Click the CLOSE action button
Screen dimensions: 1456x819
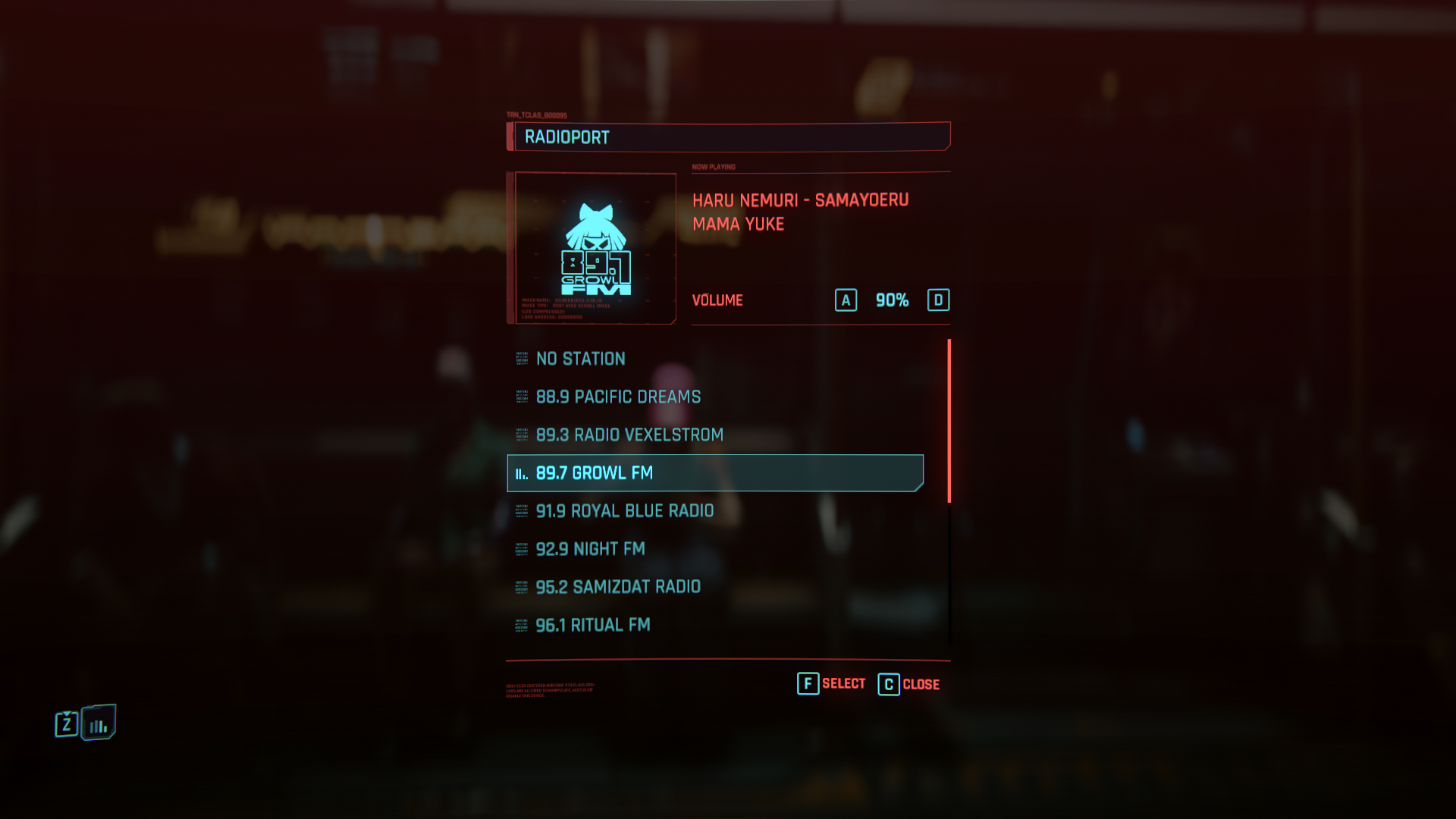(921, 685)
